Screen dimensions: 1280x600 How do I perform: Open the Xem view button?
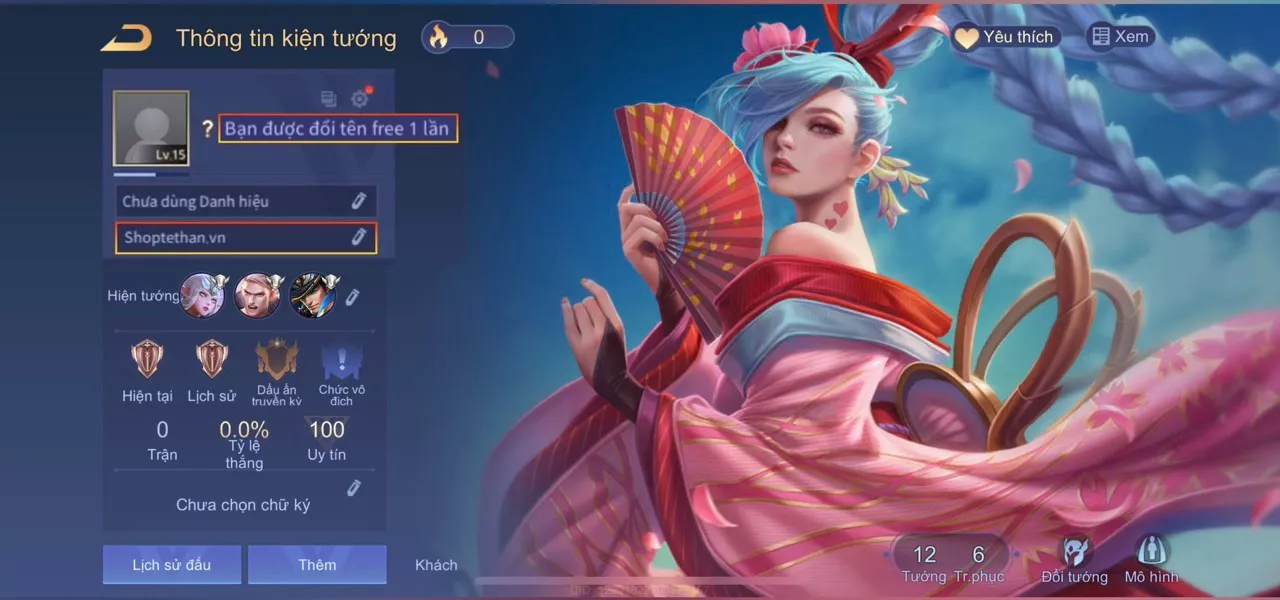click(1121, 37)
